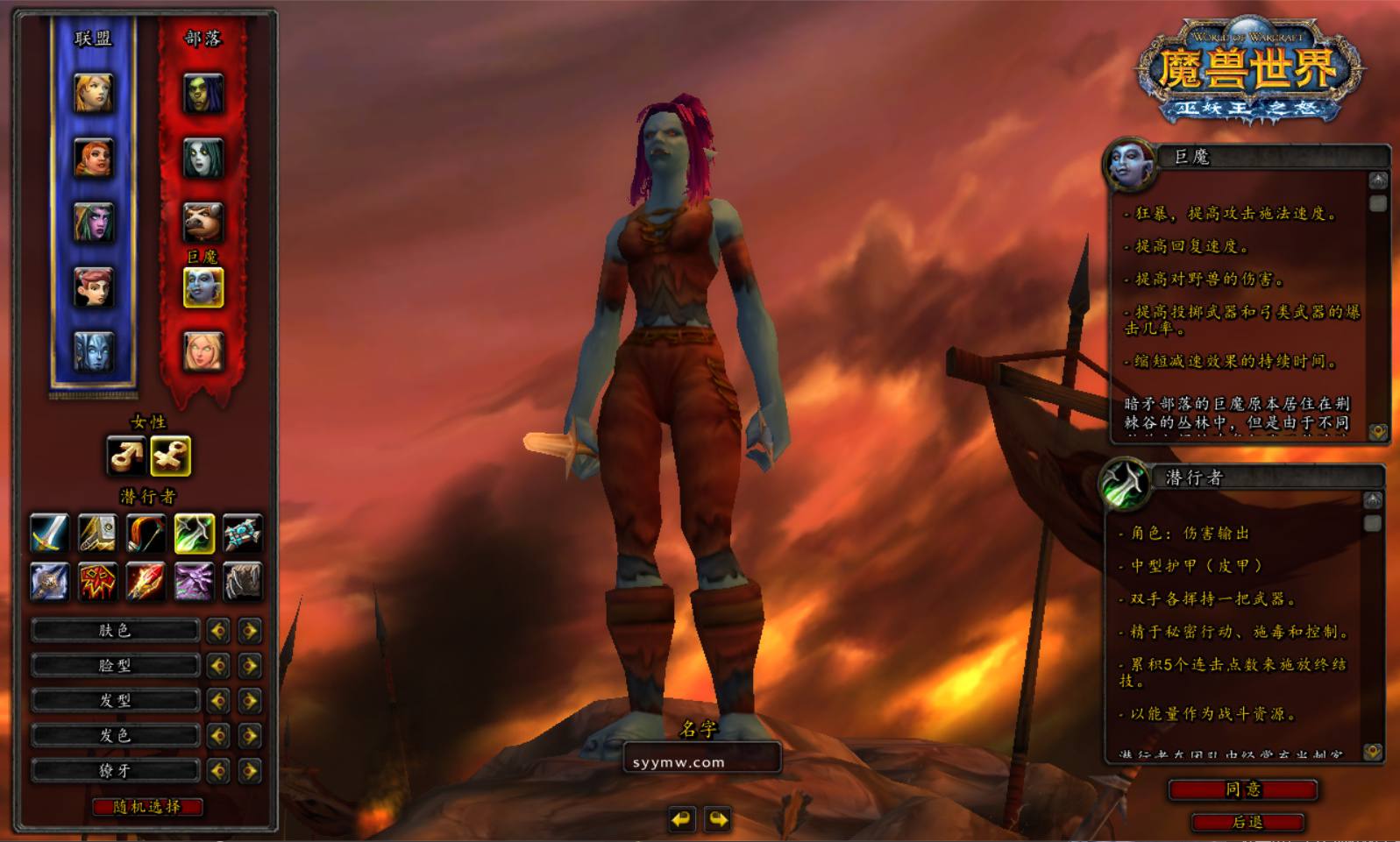Advance the 发色 hair color option
Image resolution: width=1400 pixels, height=842 pixels.
pyautogui.click(x=250, y=735)
